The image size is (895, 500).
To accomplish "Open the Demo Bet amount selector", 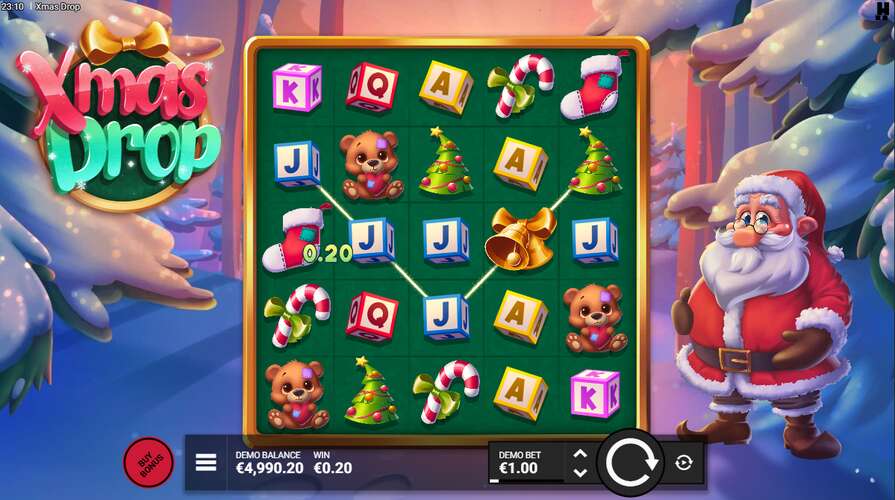I will point(526,462).
